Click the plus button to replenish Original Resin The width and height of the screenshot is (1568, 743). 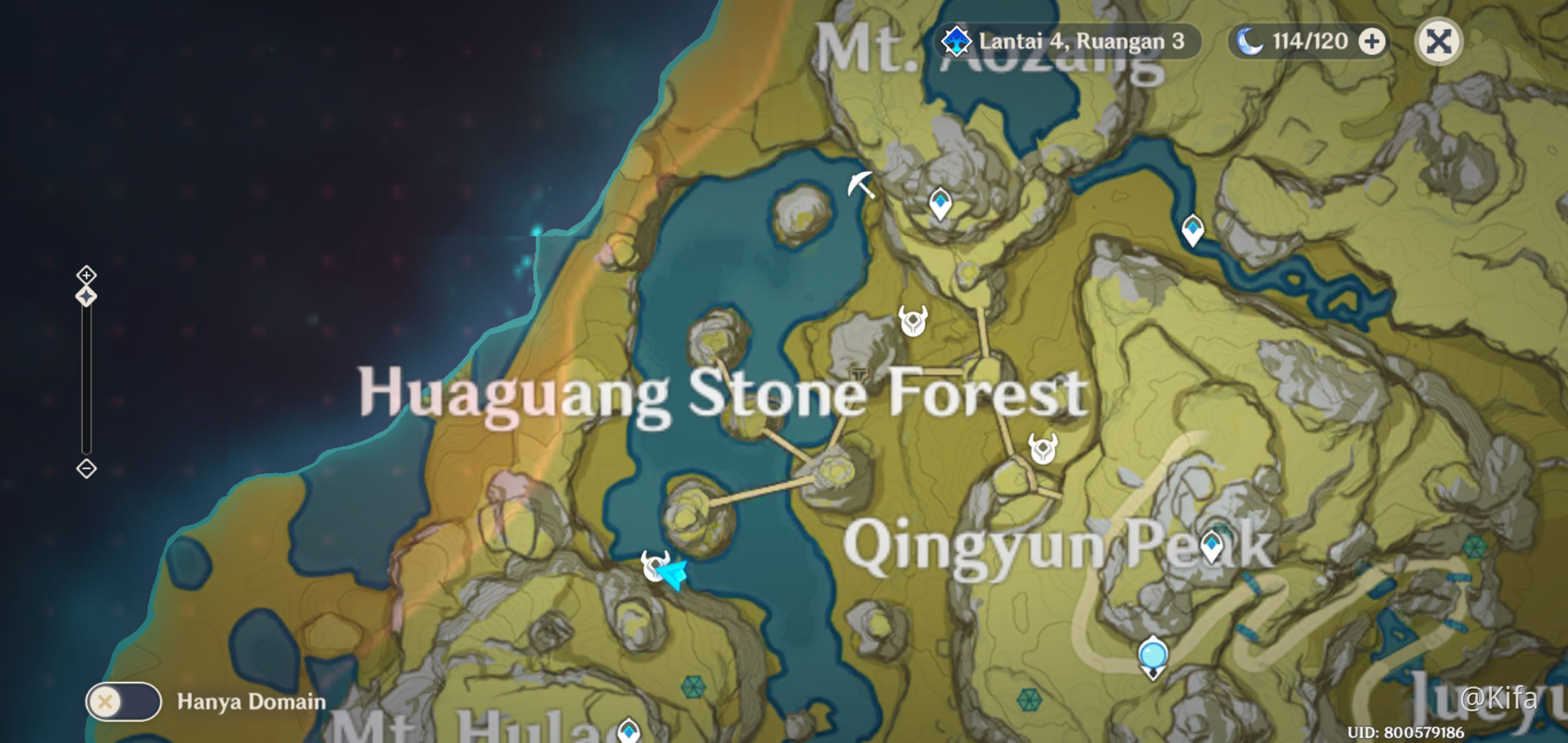pos(1373,41)
